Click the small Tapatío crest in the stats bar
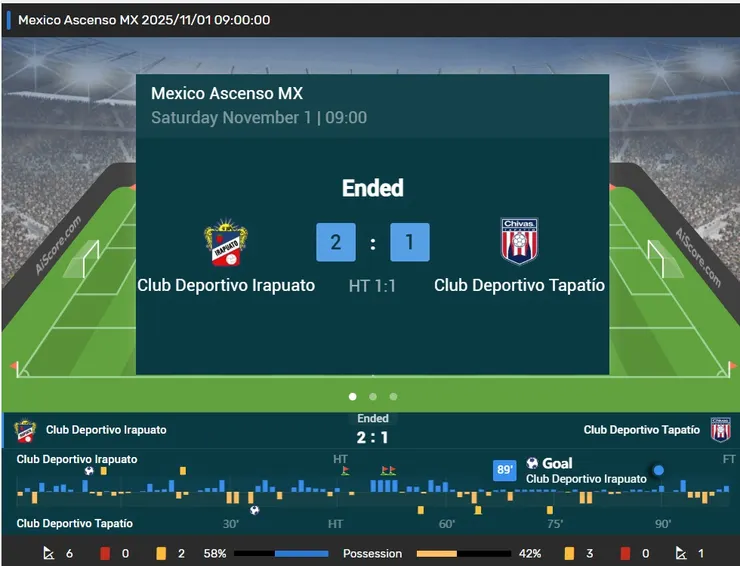The width and height of the screenshot is (740, 566). click(x=720, y=430)
